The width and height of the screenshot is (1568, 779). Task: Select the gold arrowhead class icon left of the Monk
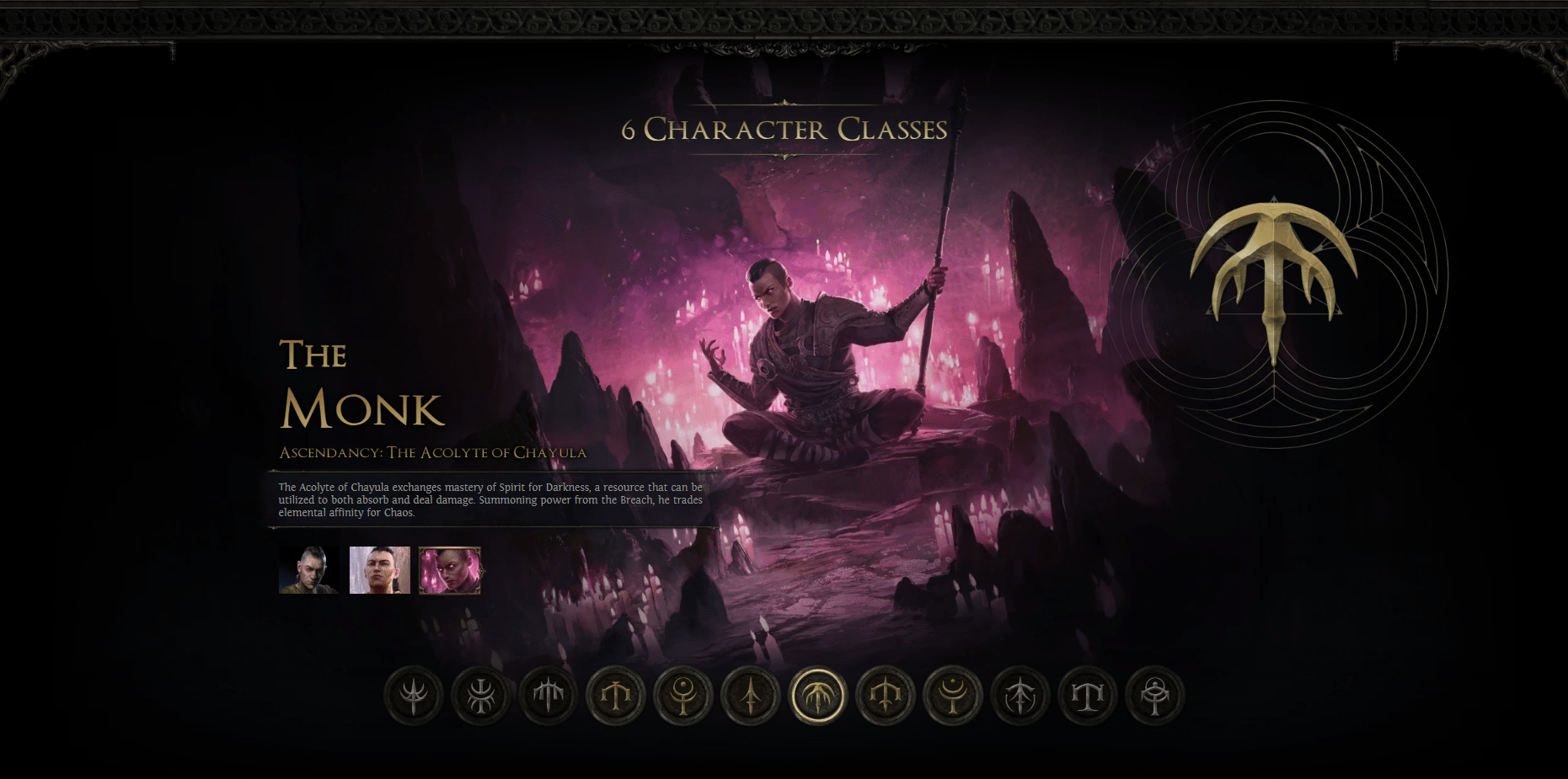click(751, 696)
